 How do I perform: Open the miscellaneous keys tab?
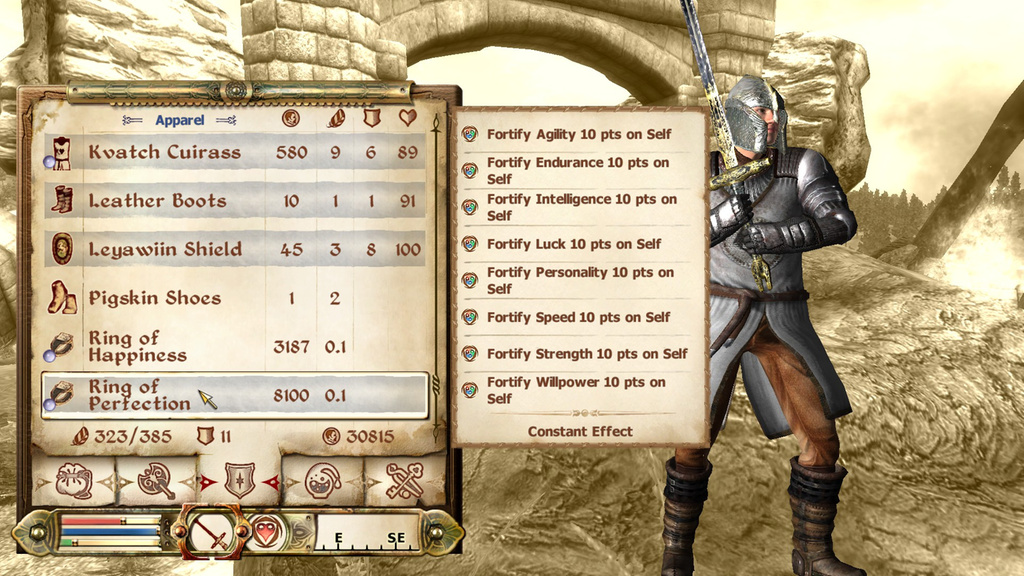(404, 482)
